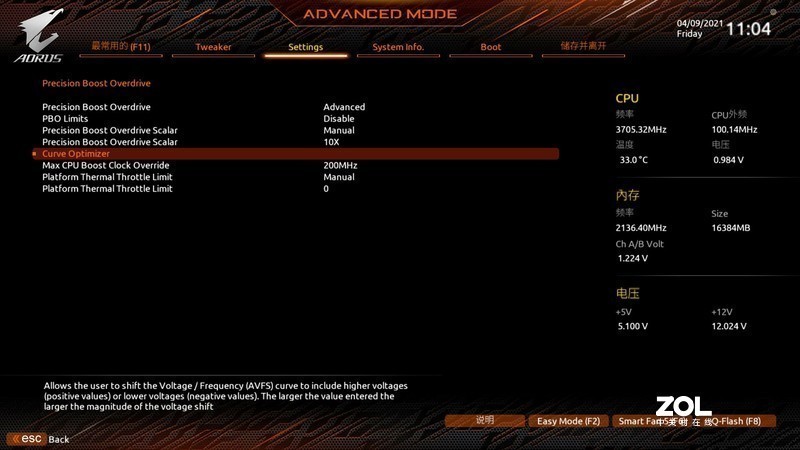Click the 说明 help button
Screen dimensions: 800x450
485,421
